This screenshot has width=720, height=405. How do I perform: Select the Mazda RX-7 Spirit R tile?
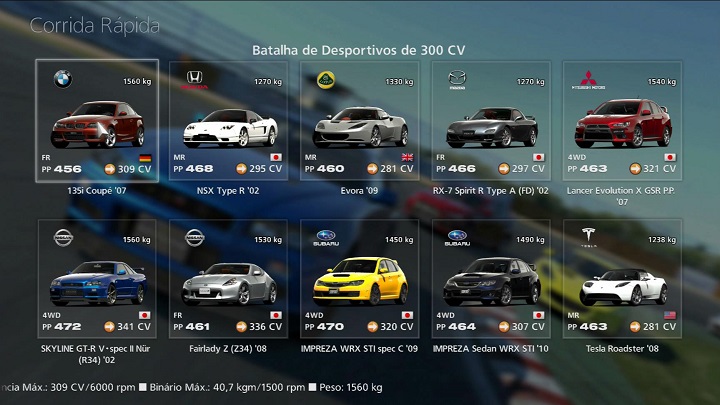pyautogui.click(x=491, y=121)
